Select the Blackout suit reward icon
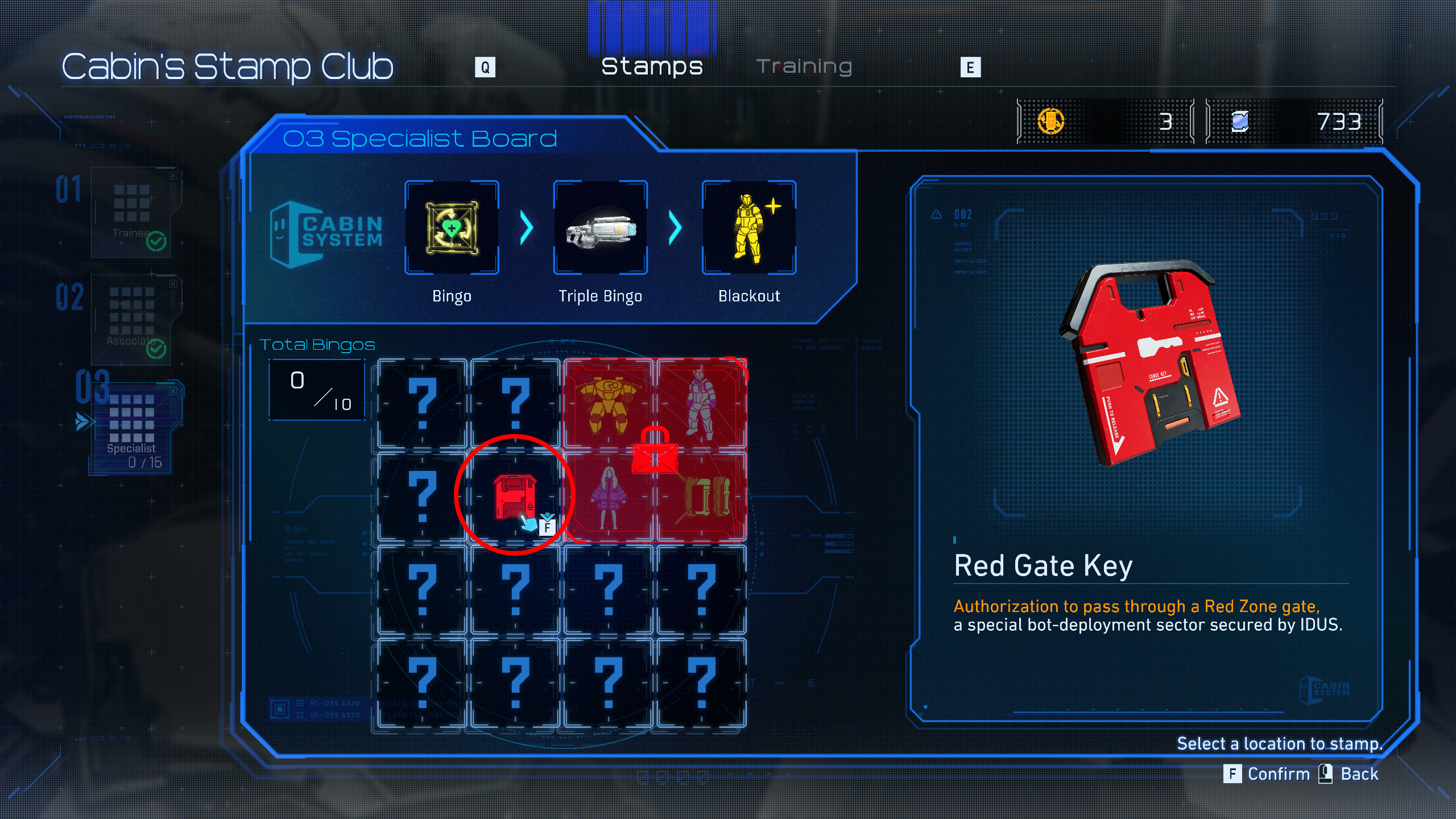 click(748, 227)
